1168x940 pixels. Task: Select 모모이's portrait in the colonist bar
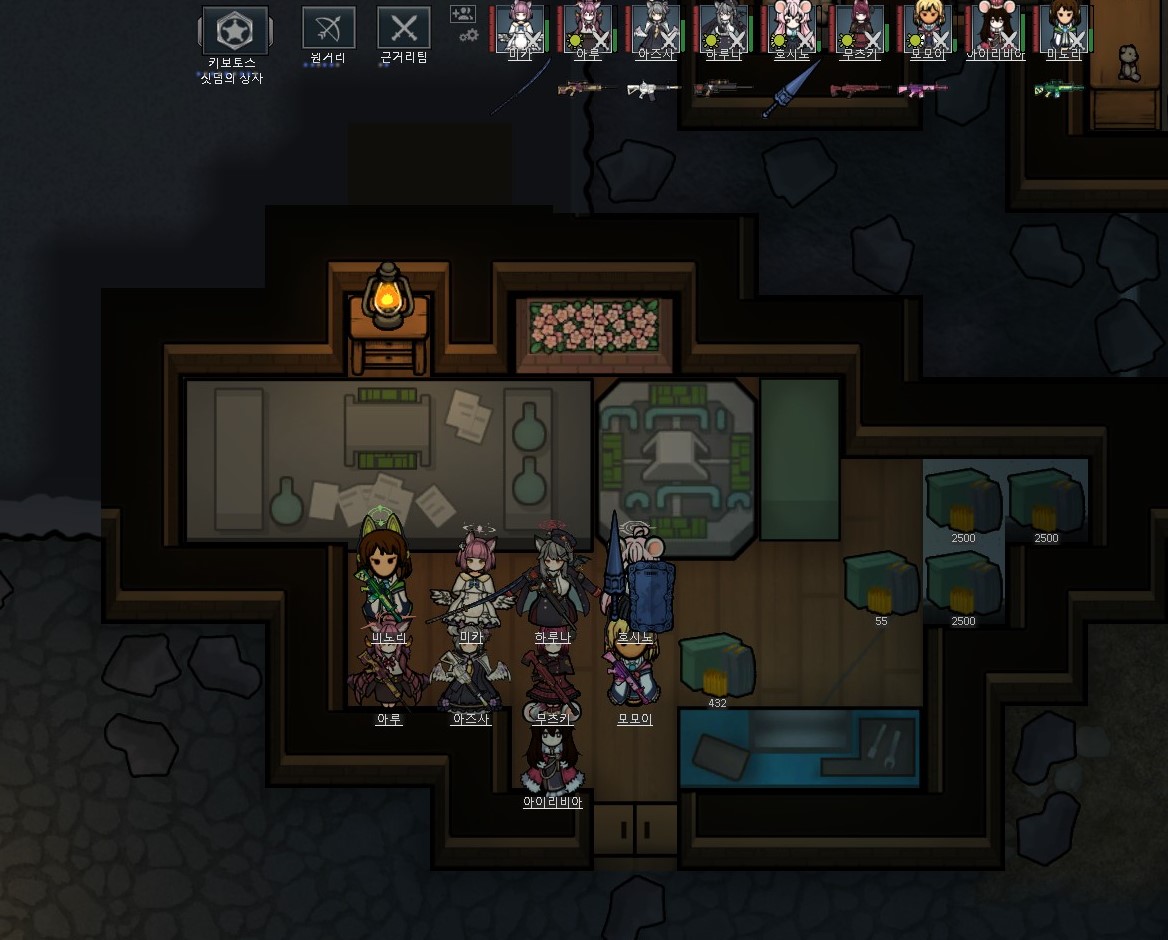point(928,27)
